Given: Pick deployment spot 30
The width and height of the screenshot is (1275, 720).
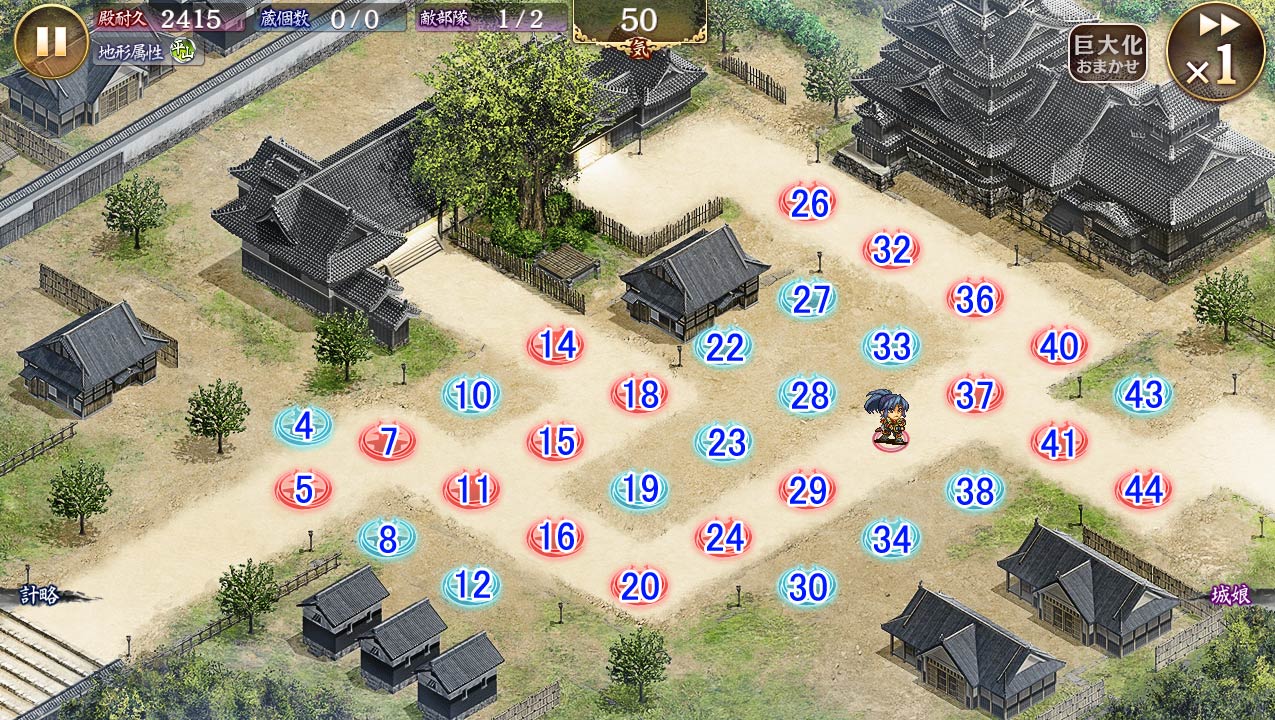Looking at the screenshot, I should point(808,587).
